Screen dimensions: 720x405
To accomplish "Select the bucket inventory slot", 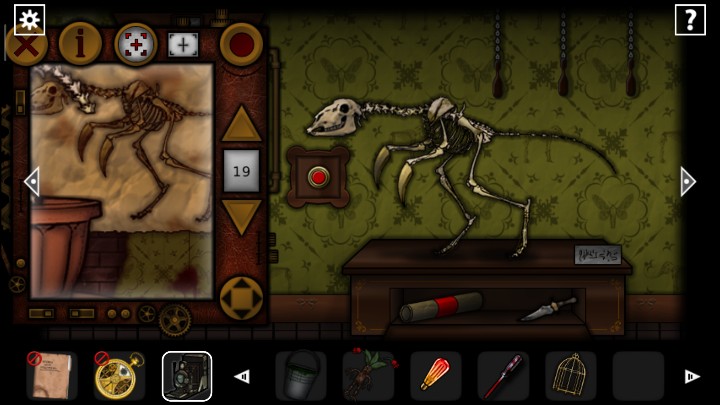I will point(301,376).
